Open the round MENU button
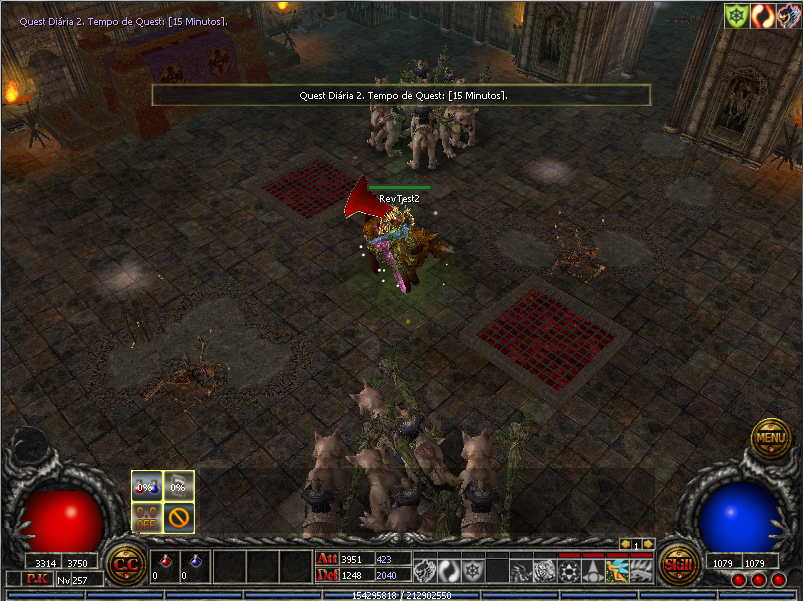803x601 pixels. 771,437
